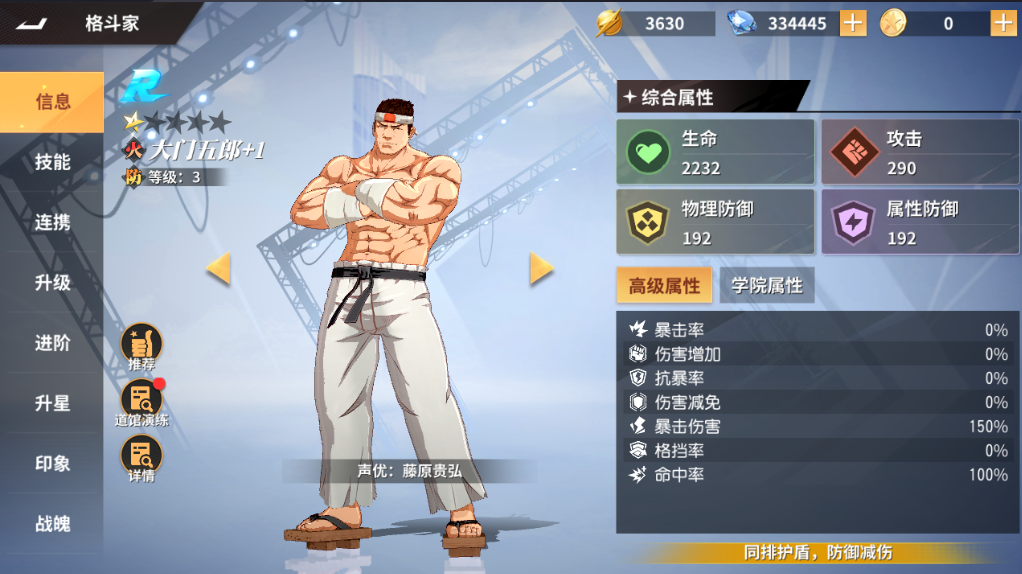Screen dimensions: 1022x574
Task: Select the 连携 tab
Action: click(53, 222)
